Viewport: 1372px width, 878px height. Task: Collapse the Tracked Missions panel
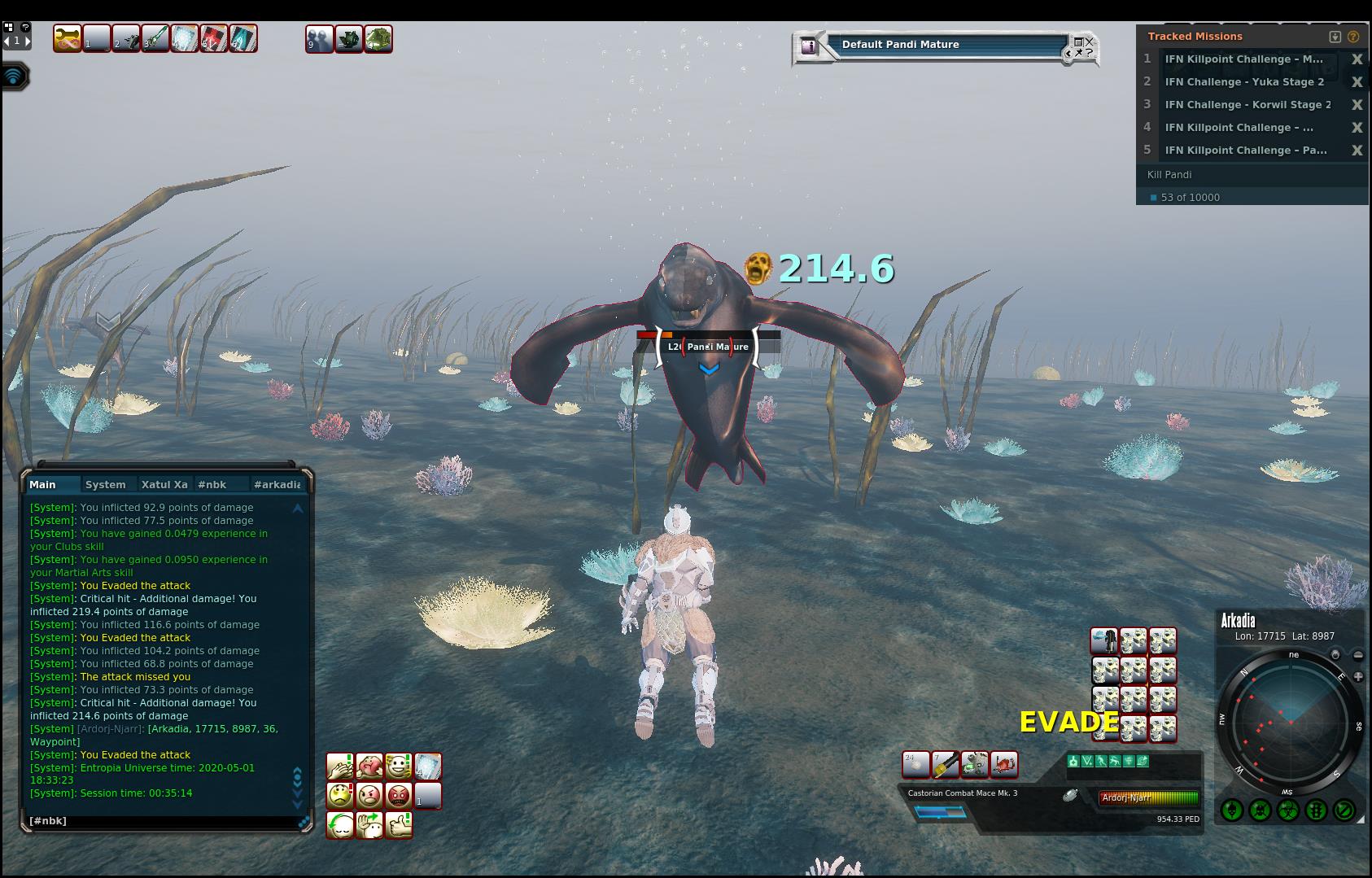click(1335, 37)
